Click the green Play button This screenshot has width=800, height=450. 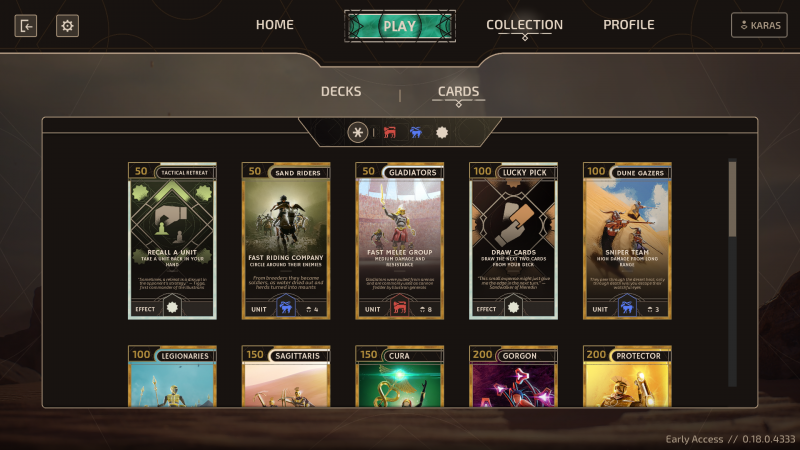[x=399, y=26]
